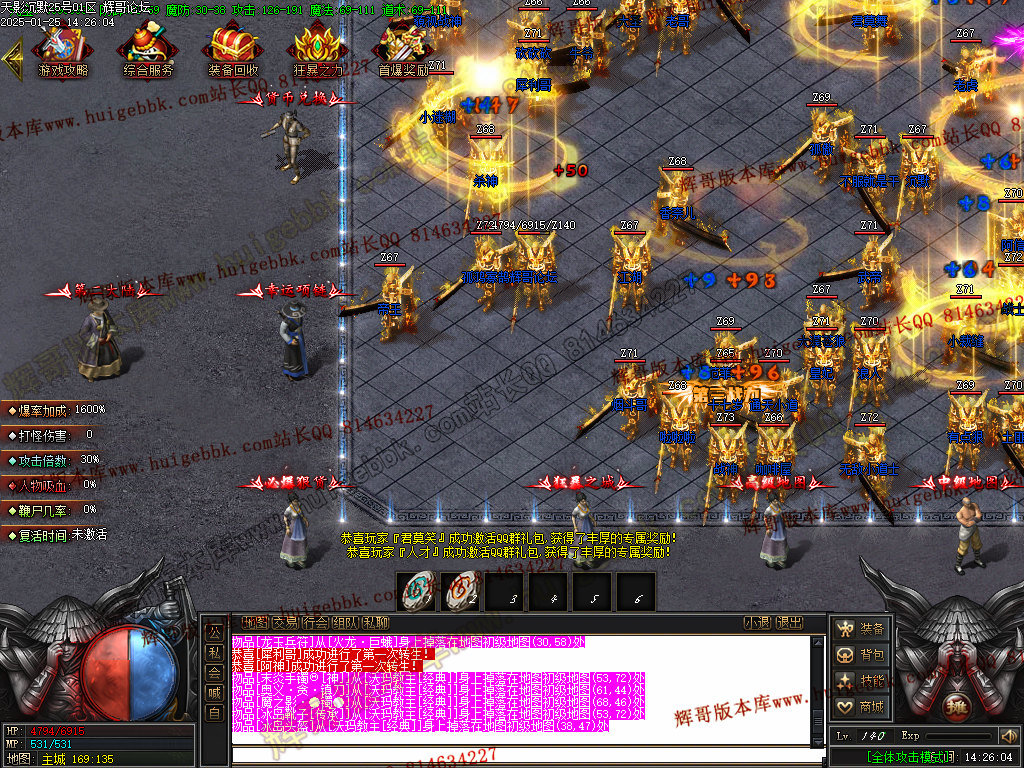
Task: Open the 首爆奖励 first-drop rewards icon
Action: pyautogui.click(x=402, y=48)
